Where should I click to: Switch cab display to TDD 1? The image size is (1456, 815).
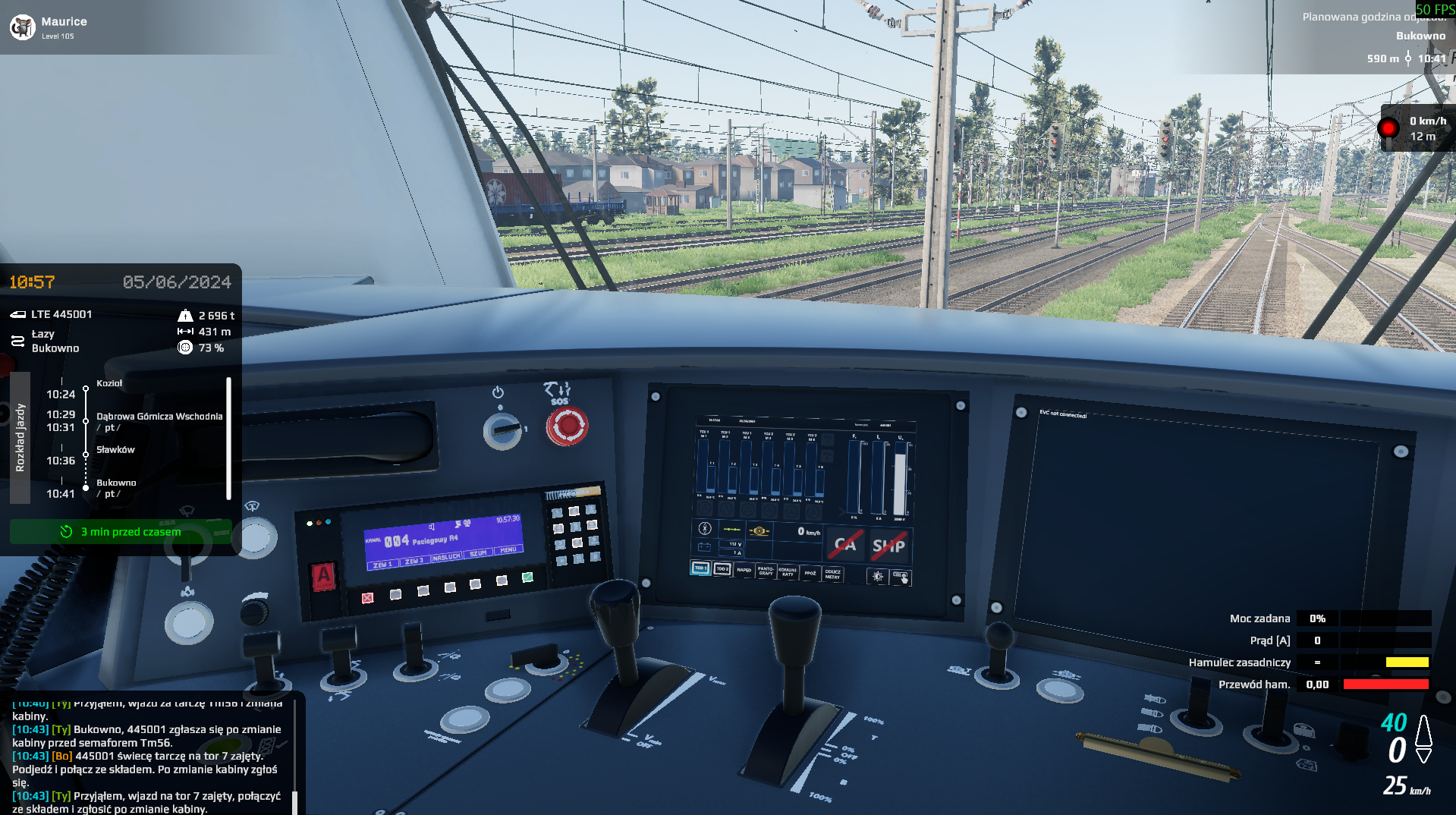click(700, 568)
